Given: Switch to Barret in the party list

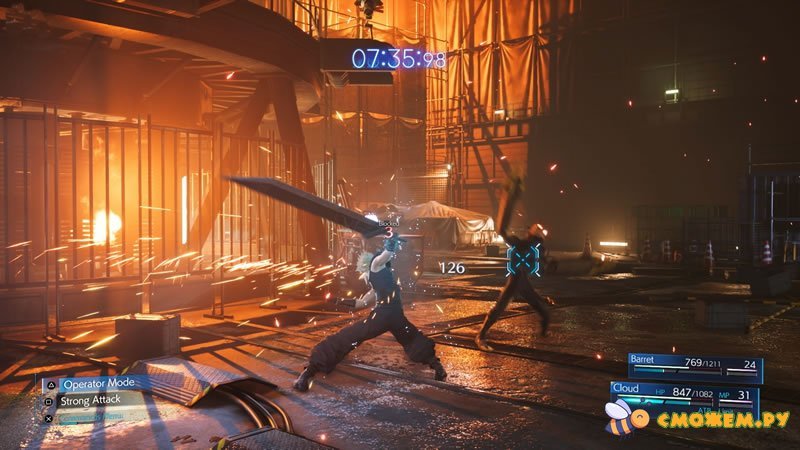Looking at the screenshot, I should [695, 366].
